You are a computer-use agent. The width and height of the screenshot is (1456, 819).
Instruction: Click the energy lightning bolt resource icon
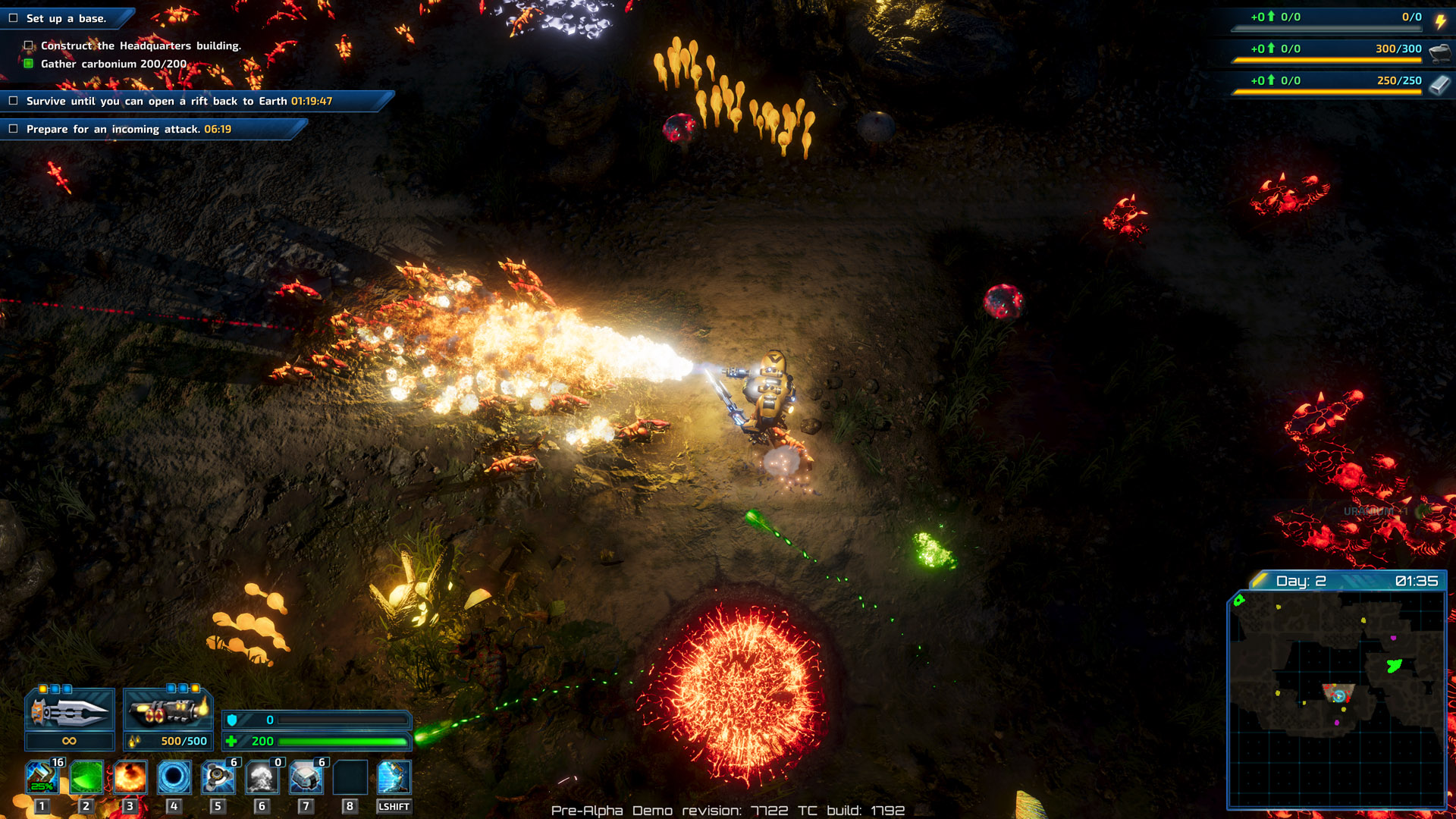pyautogui.click(x=1440, y=20)
